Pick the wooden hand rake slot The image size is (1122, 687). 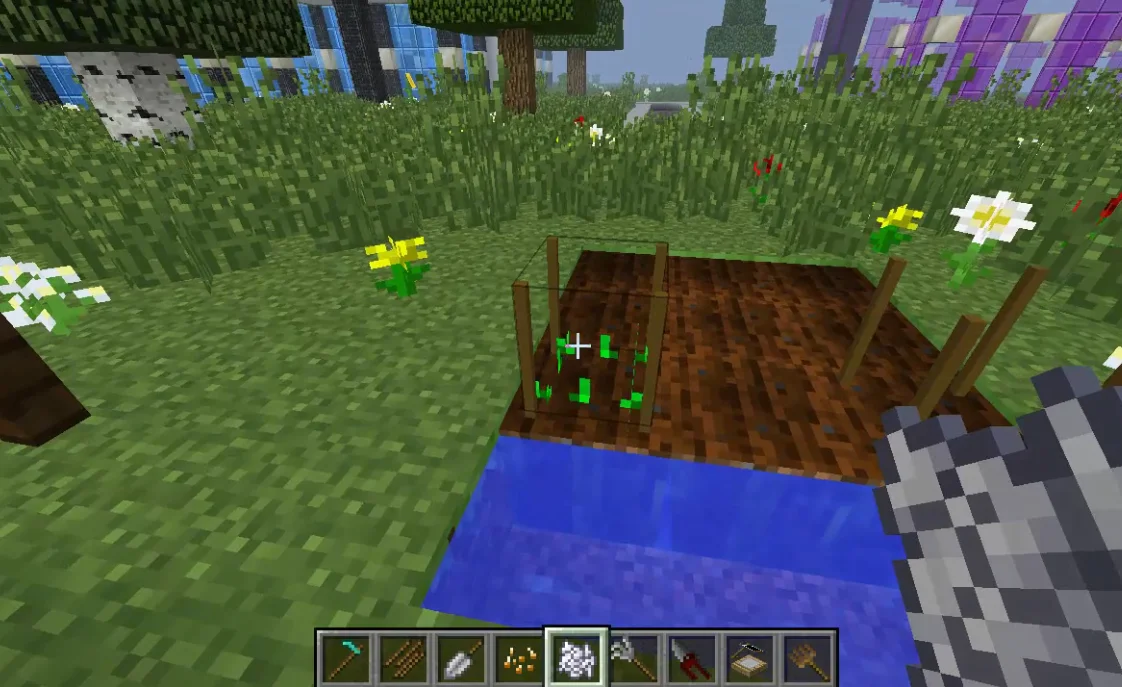point(808,659)
